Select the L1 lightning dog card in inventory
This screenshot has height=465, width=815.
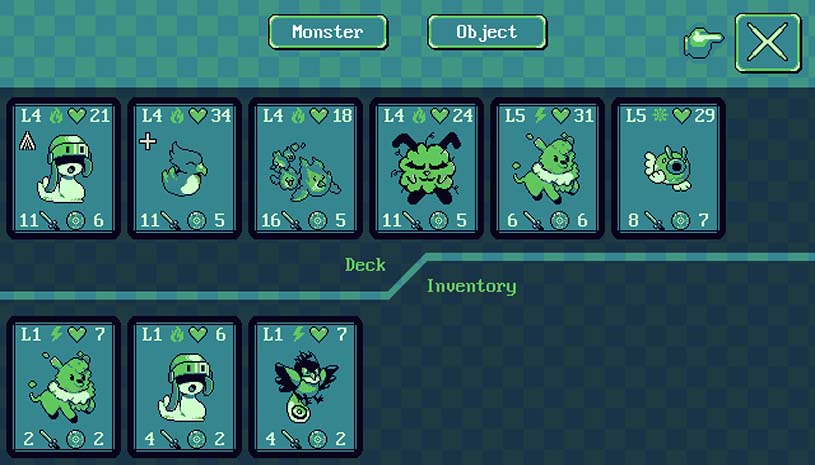coord(64,386)
